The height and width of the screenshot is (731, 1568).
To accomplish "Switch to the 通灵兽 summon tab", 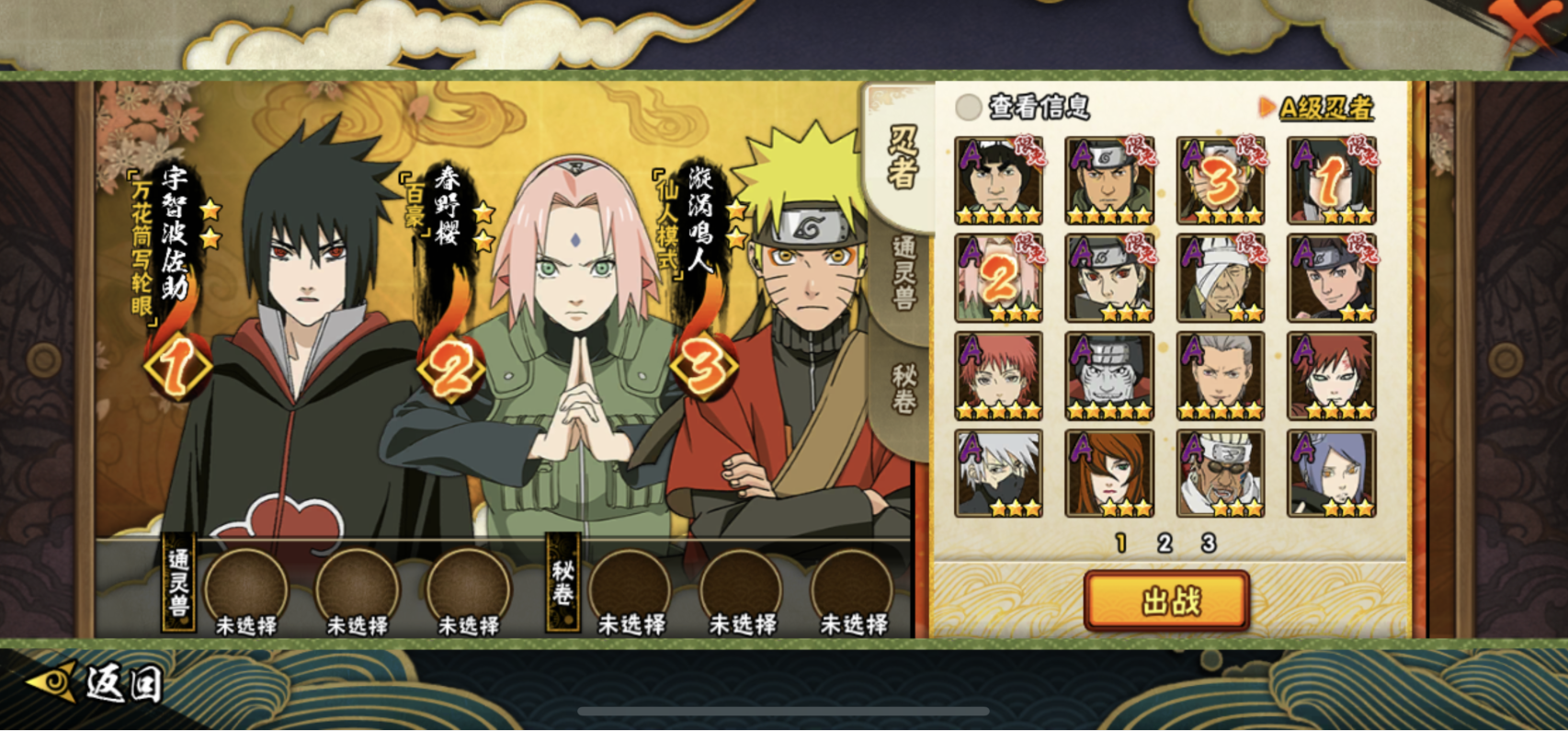I will pos(903,272).
